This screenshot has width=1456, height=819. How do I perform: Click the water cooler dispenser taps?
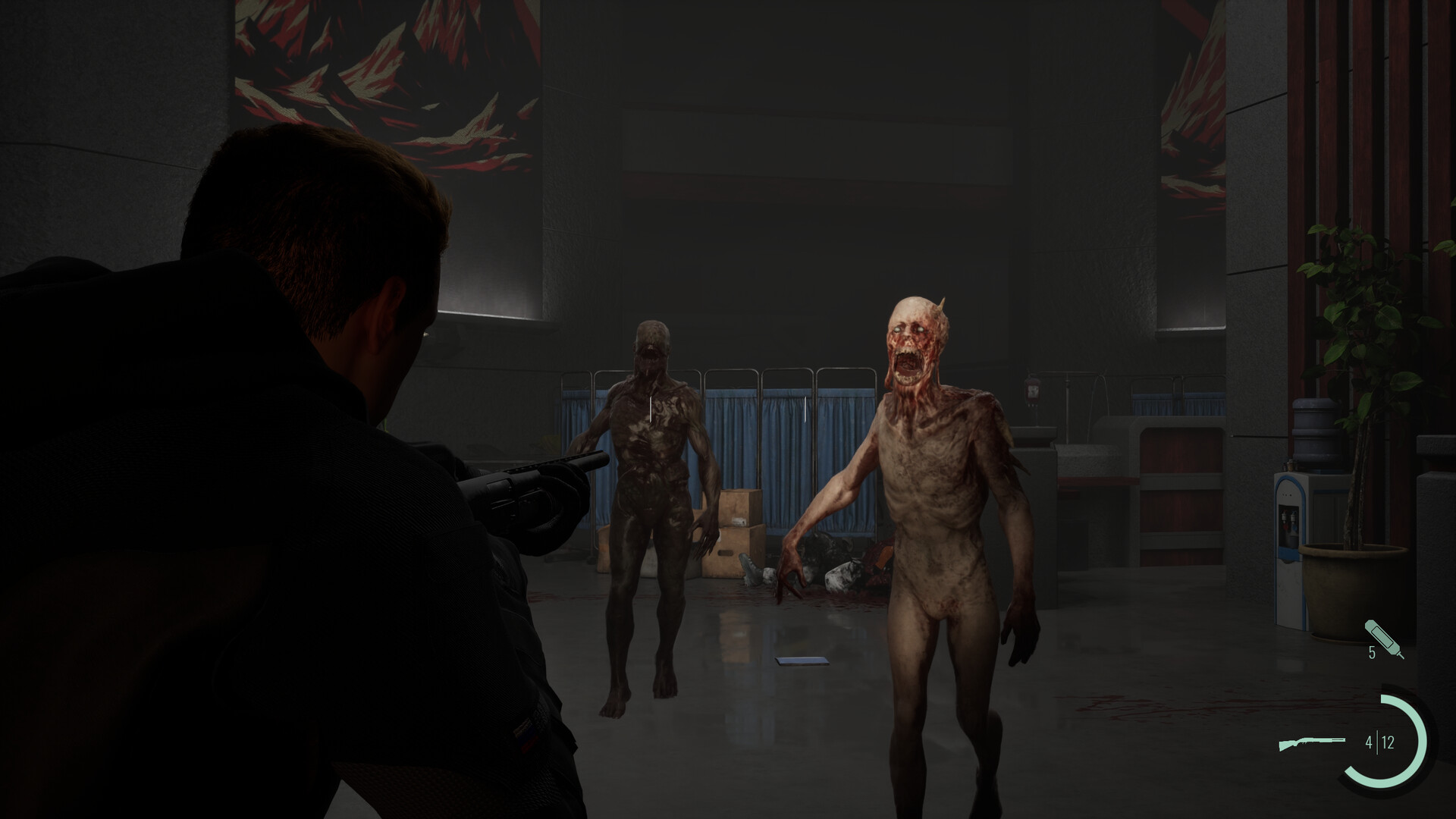(1288, 518)
